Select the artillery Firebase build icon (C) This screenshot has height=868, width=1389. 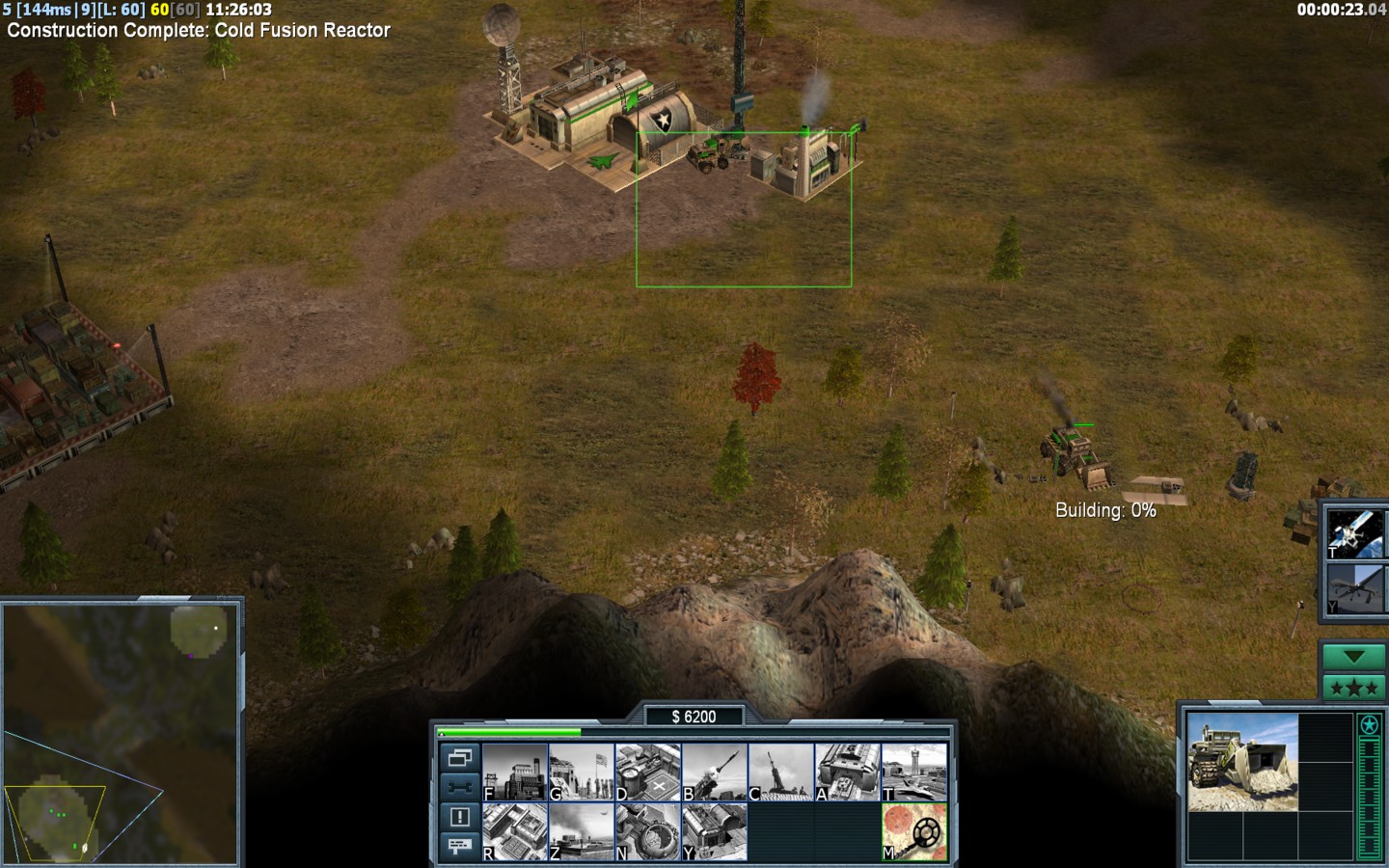point(781,772)
